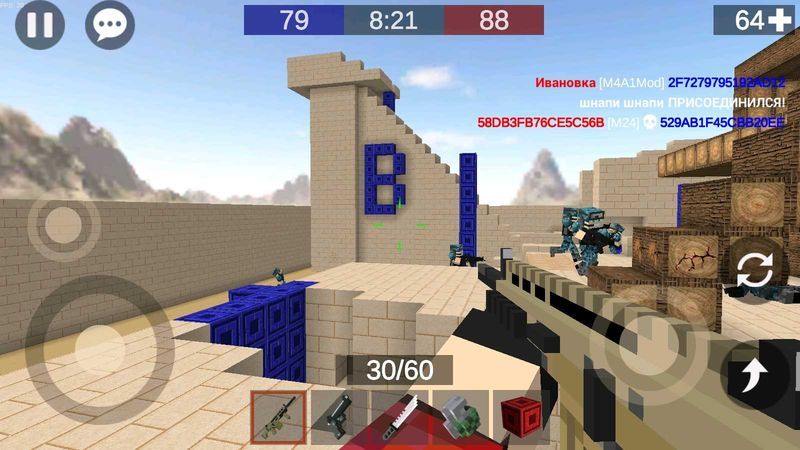The width and height of the screenshot is (800, 450).
Task: Choose the grenade slot
Action: 460,417
